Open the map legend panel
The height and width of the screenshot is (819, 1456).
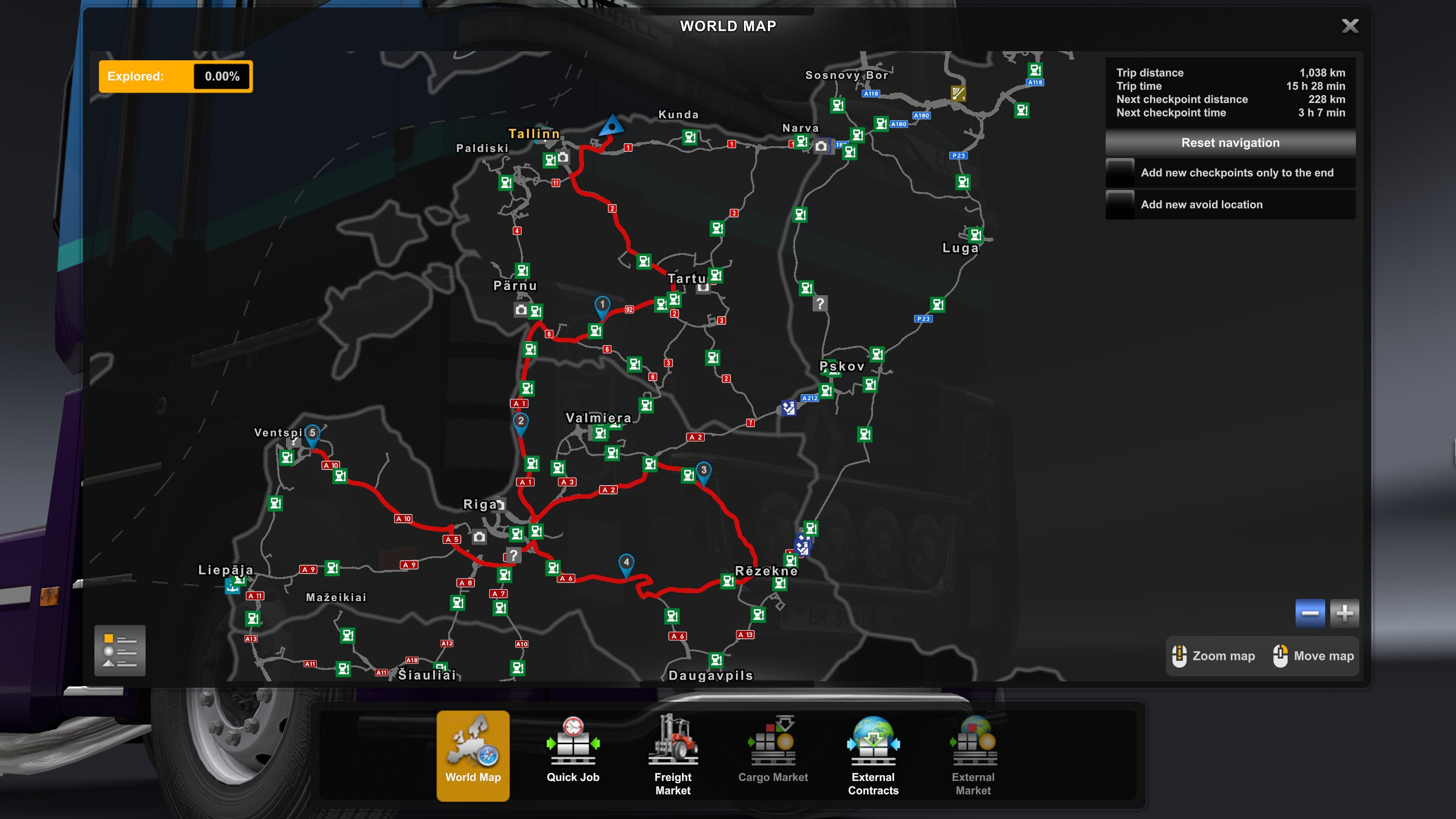[119, 651]
